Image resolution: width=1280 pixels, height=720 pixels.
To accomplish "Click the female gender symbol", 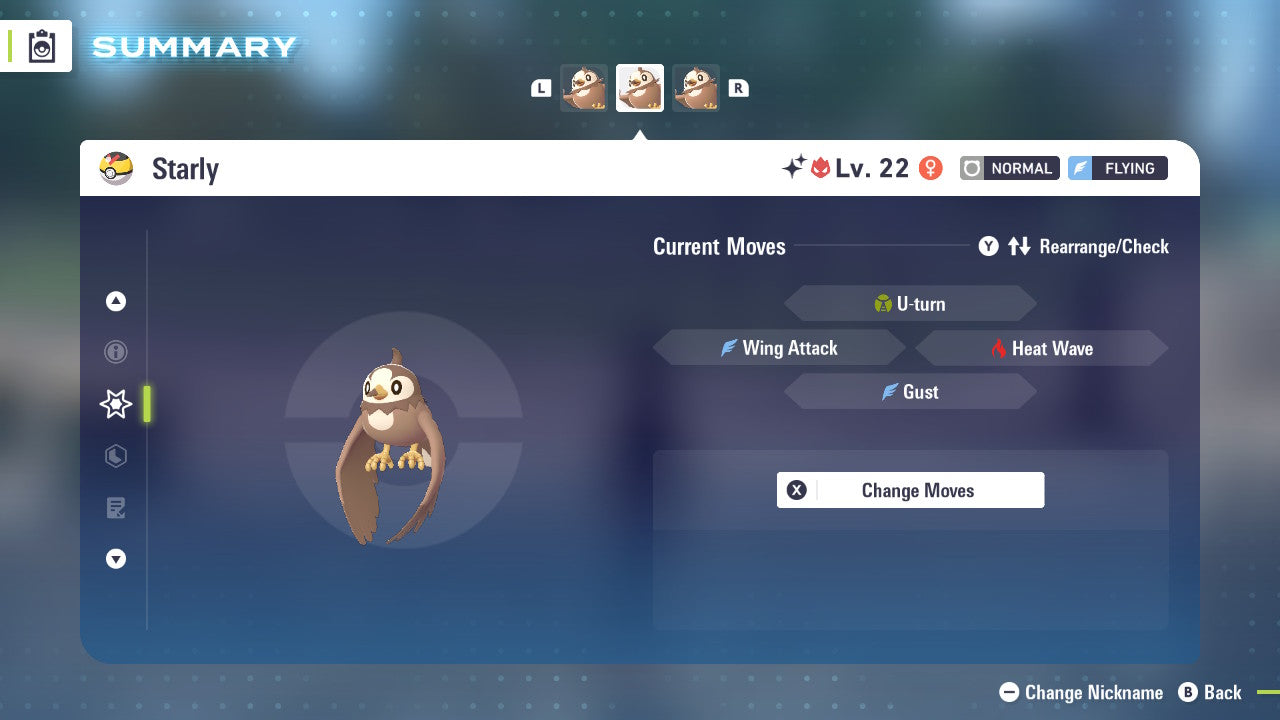I will point(931,168).
